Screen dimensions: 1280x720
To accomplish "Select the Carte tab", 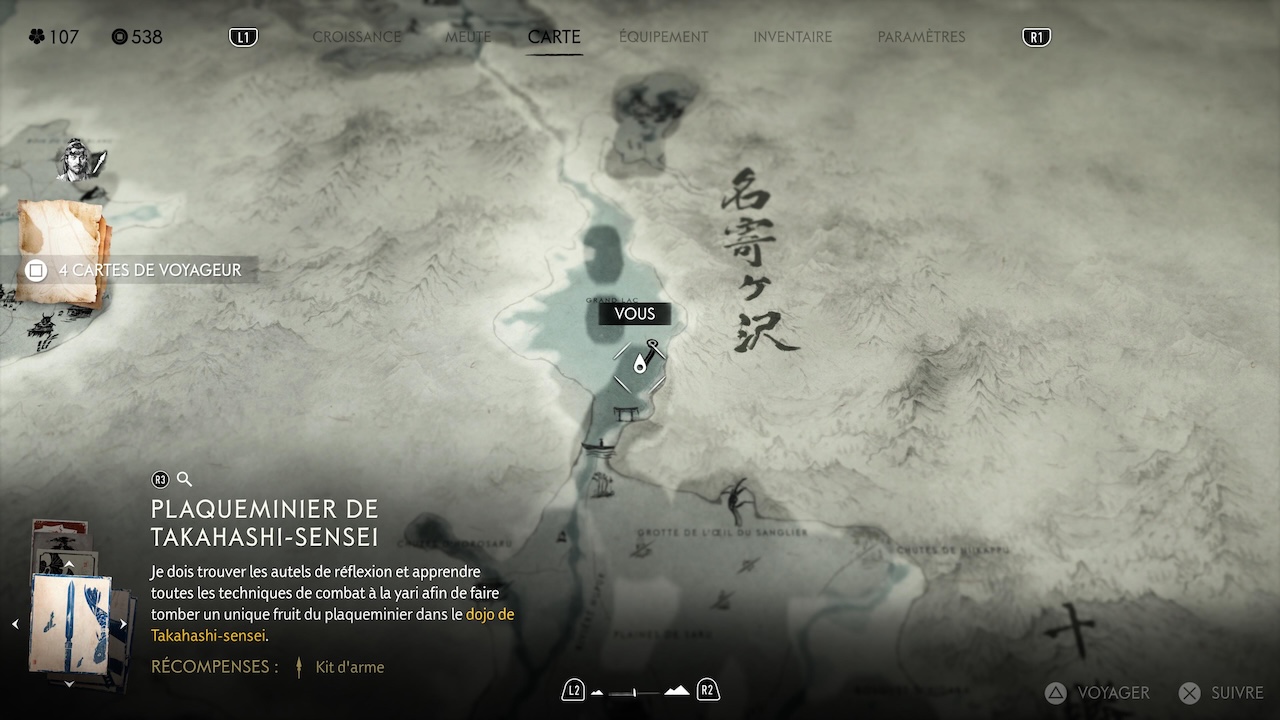I will click(554, 37).
